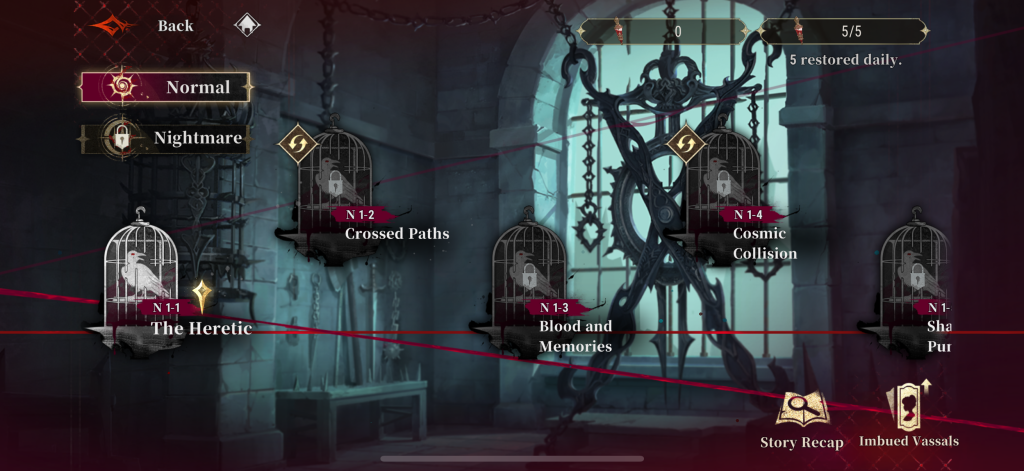The width and height of the screenshot is (1024, 471).
Task: Select the locked Nightmare difficulty tab
Action: [164, 138]
